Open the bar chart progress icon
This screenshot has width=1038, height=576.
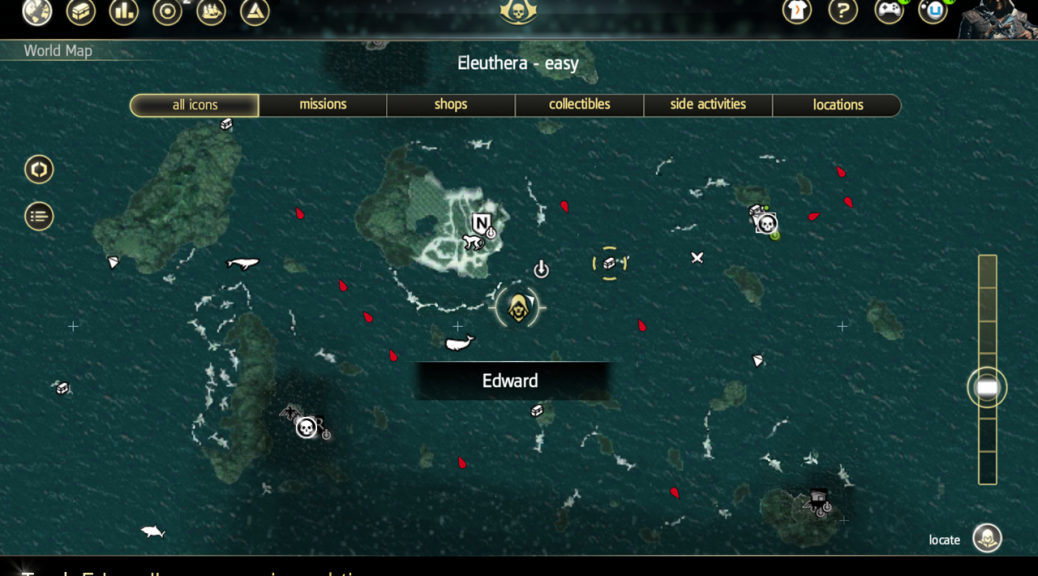pos(124,11)
